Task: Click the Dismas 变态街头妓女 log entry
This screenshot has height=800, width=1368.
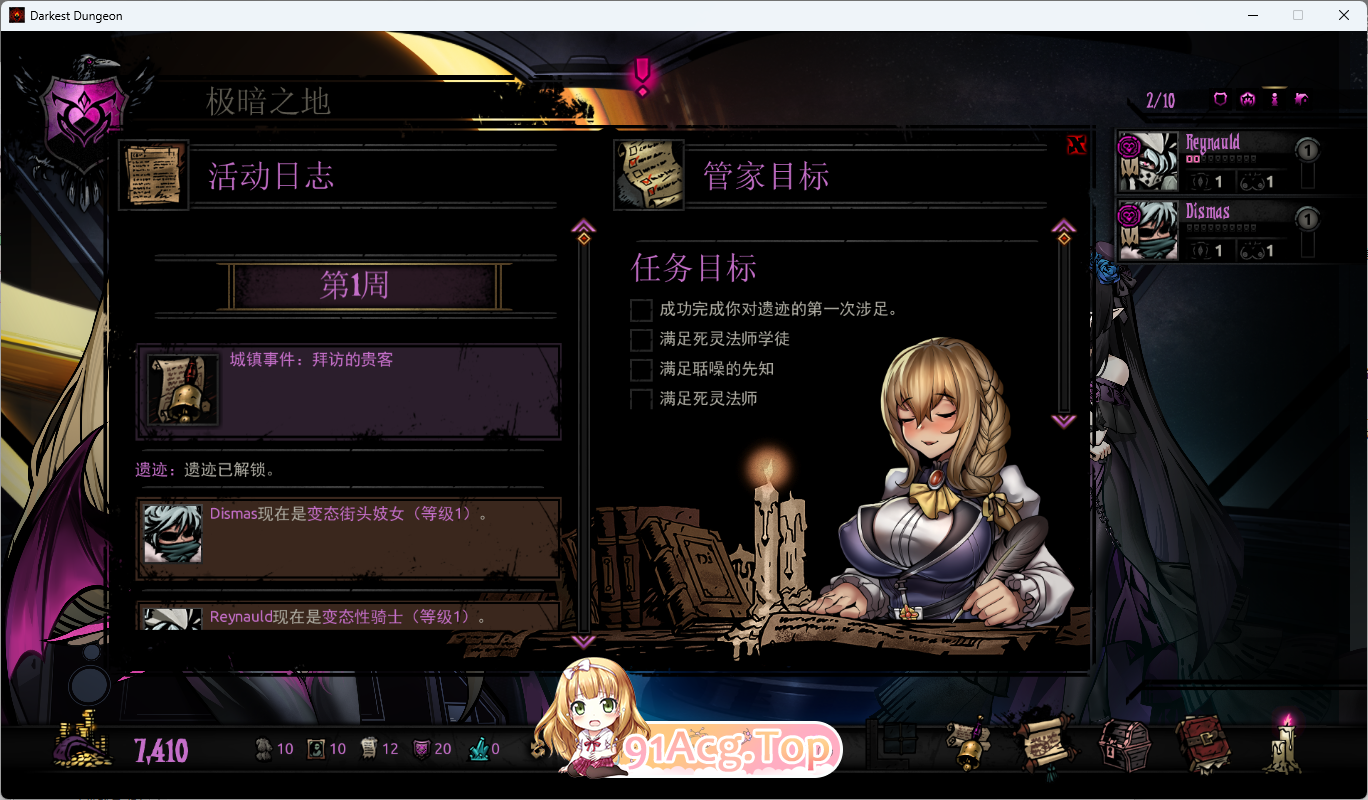Action: click(x=348, y=539)
